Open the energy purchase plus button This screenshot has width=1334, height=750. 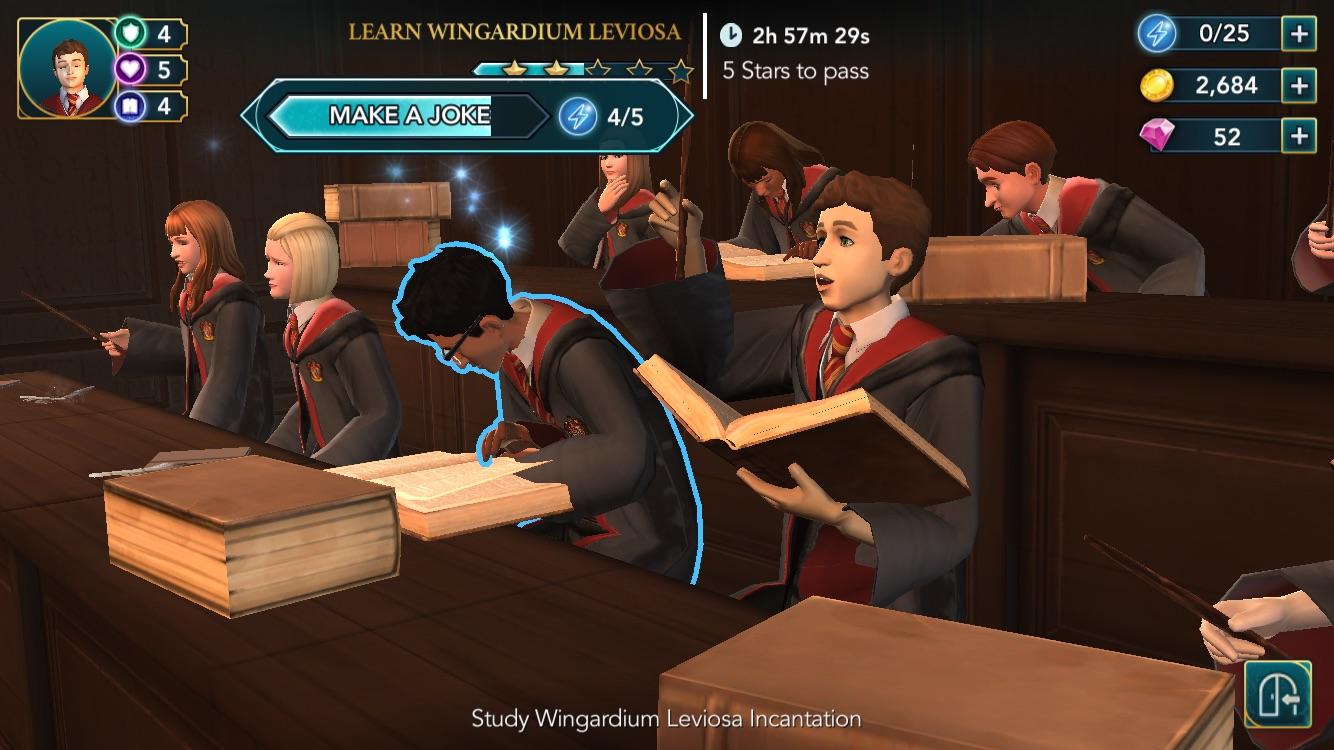coord(1301,33)
